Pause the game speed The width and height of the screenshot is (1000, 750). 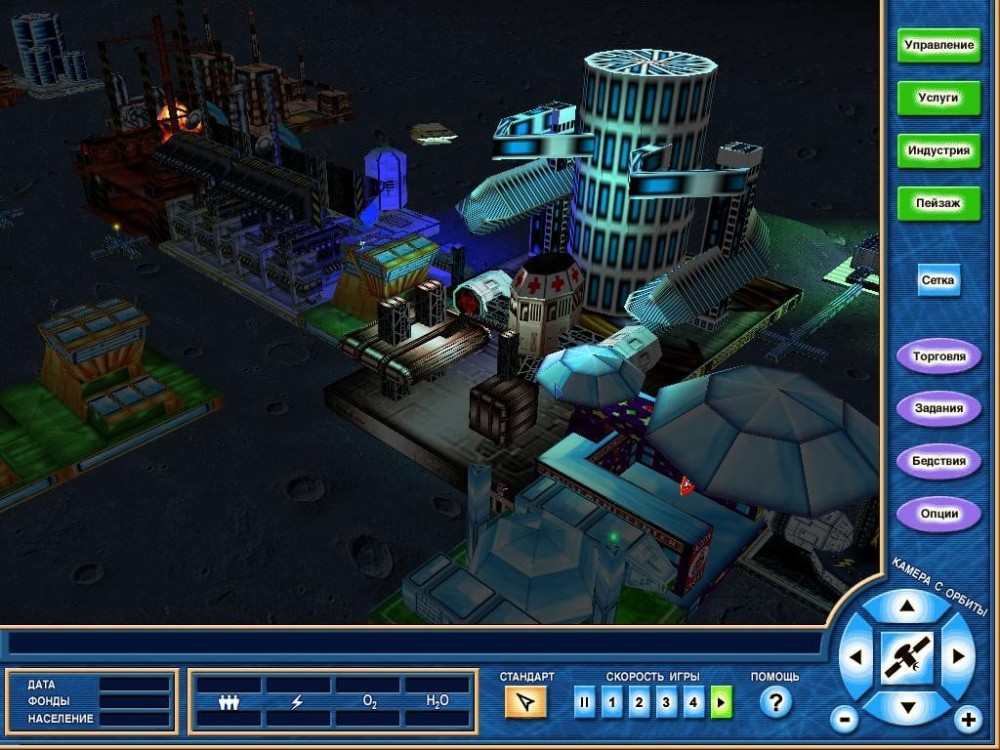pyautogui.click(x=585, y=703)
